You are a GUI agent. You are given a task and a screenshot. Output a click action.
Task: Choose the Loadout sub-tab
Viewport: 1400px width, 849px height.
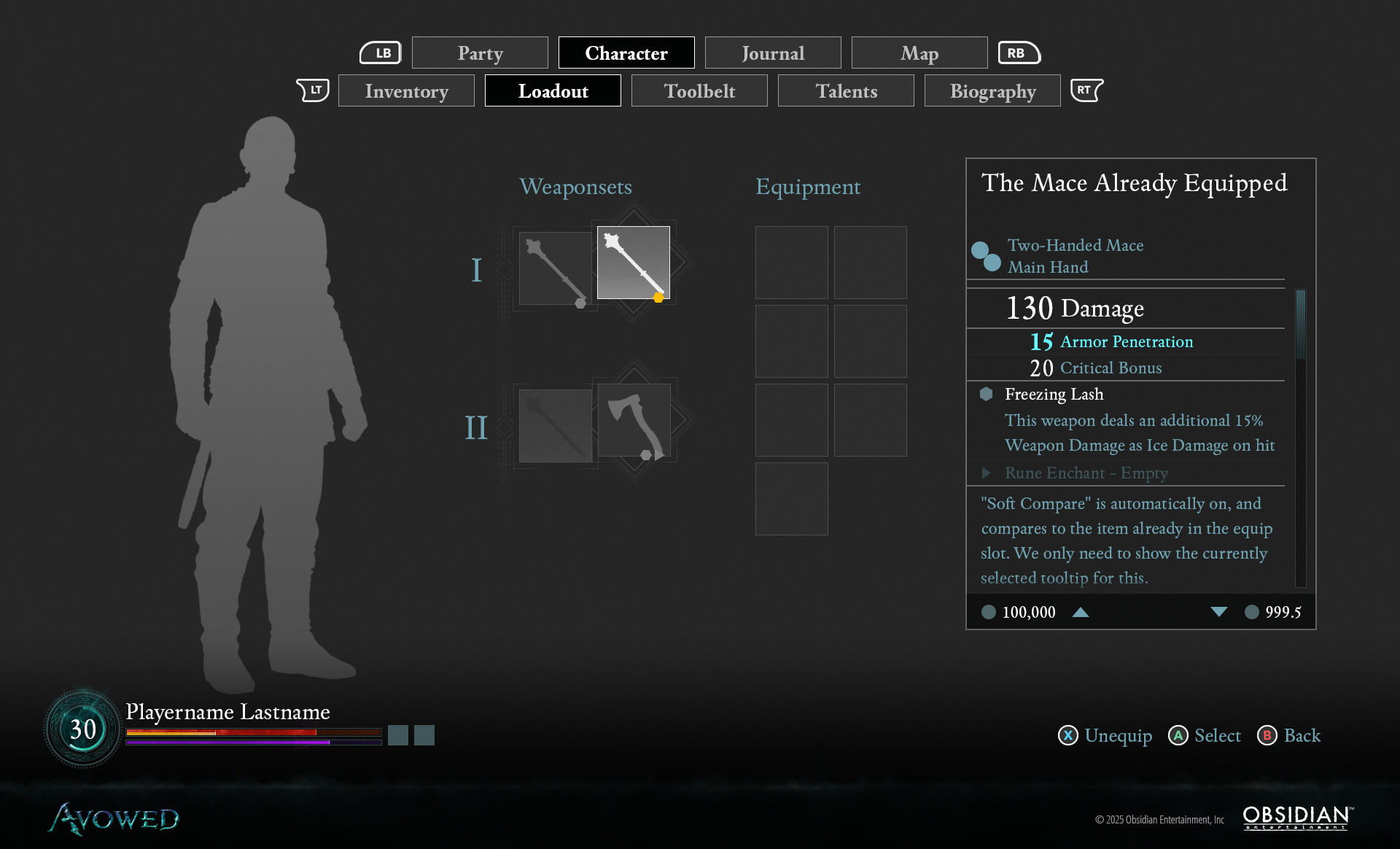(553, 91)
